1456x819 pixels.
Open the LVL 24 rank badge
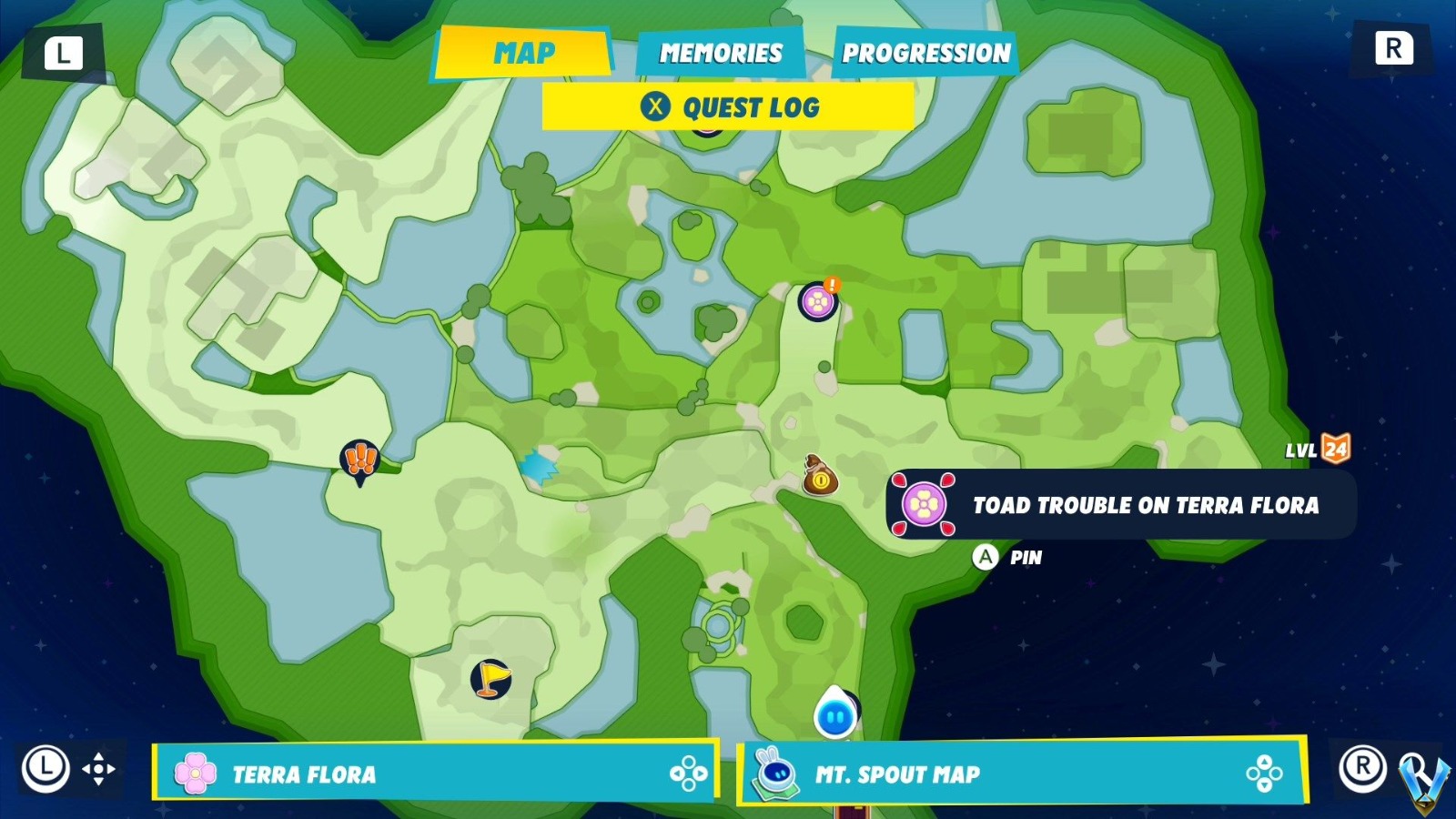[1336, 447]
